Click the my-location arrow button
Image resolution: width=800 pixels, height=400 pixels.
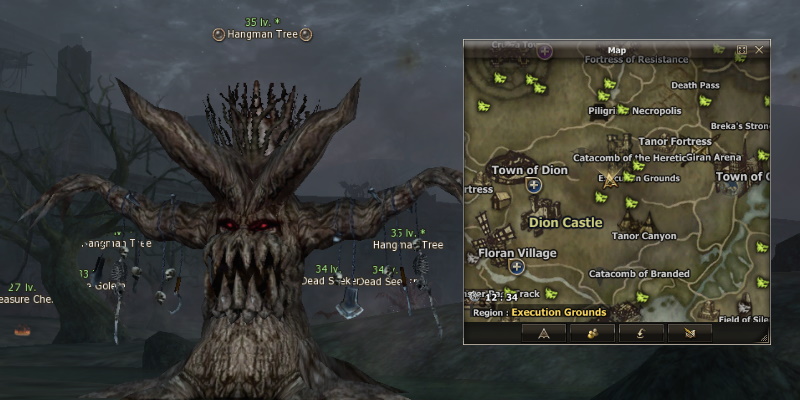[x=544, y=333]
